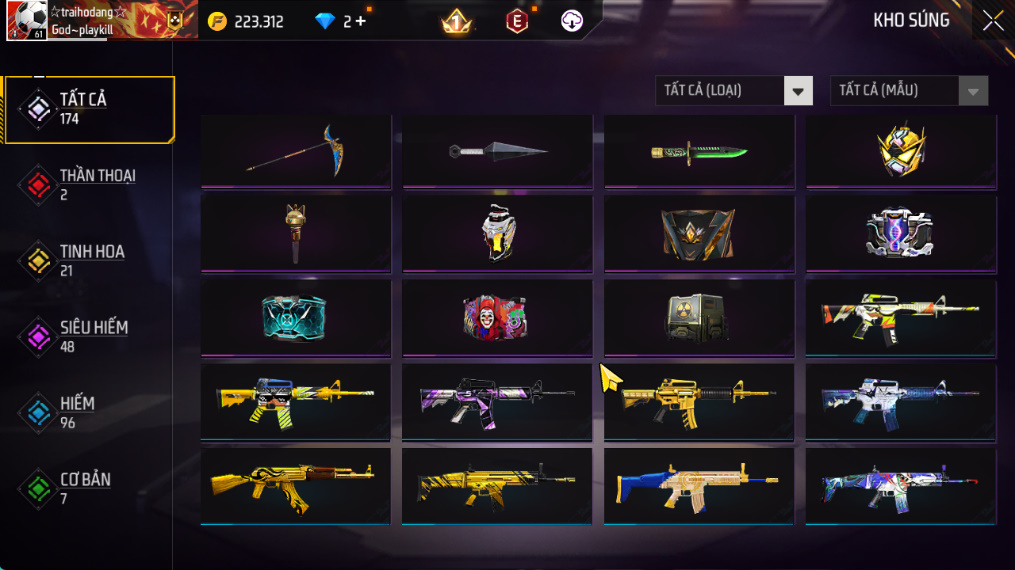Open the traihodang player profile banner
The height and width of the screenshot is (570, 1015).
pos(102,21)
